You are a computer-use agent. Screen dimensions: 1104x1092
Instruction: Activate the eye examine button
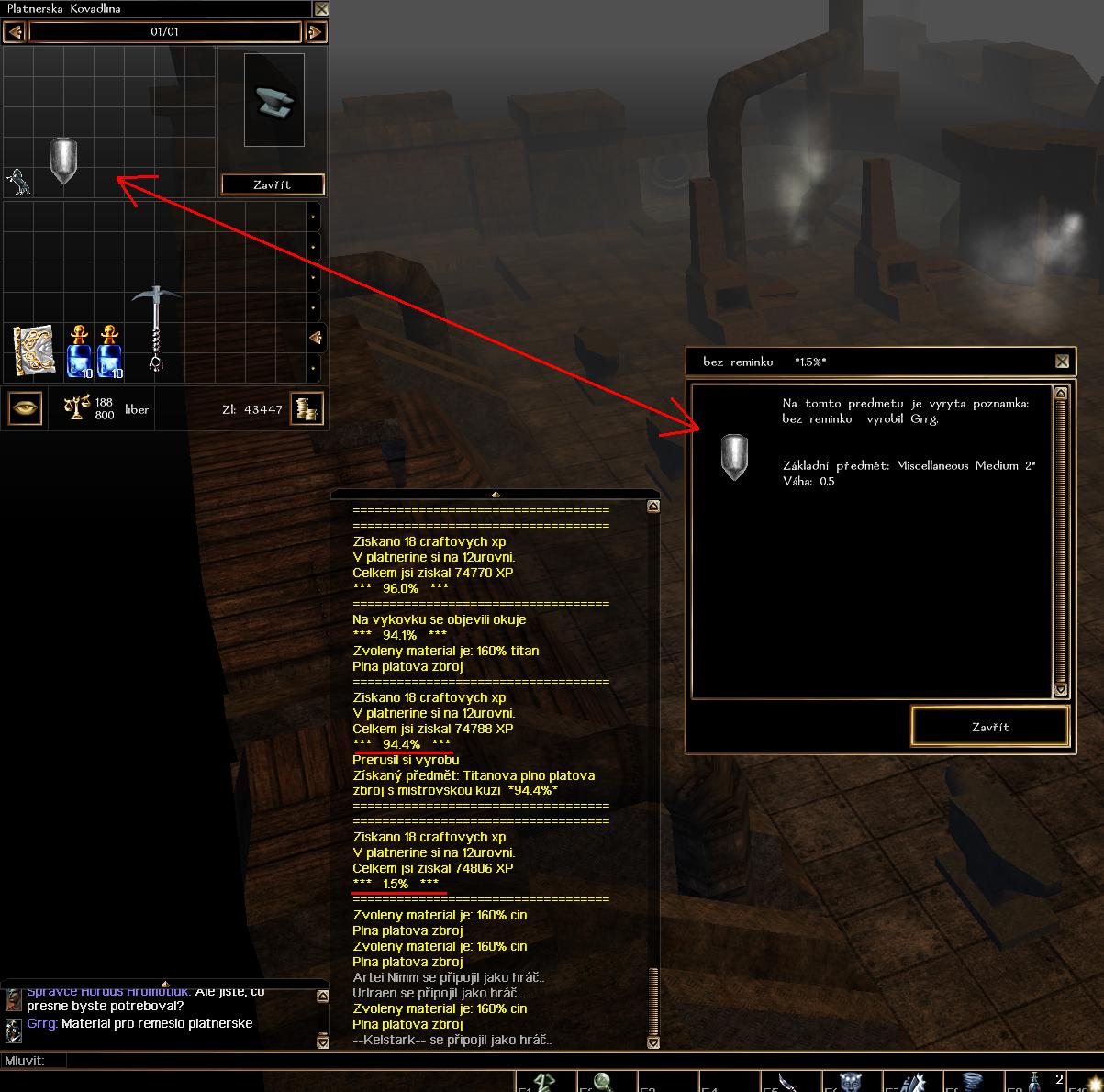(25, 409)
